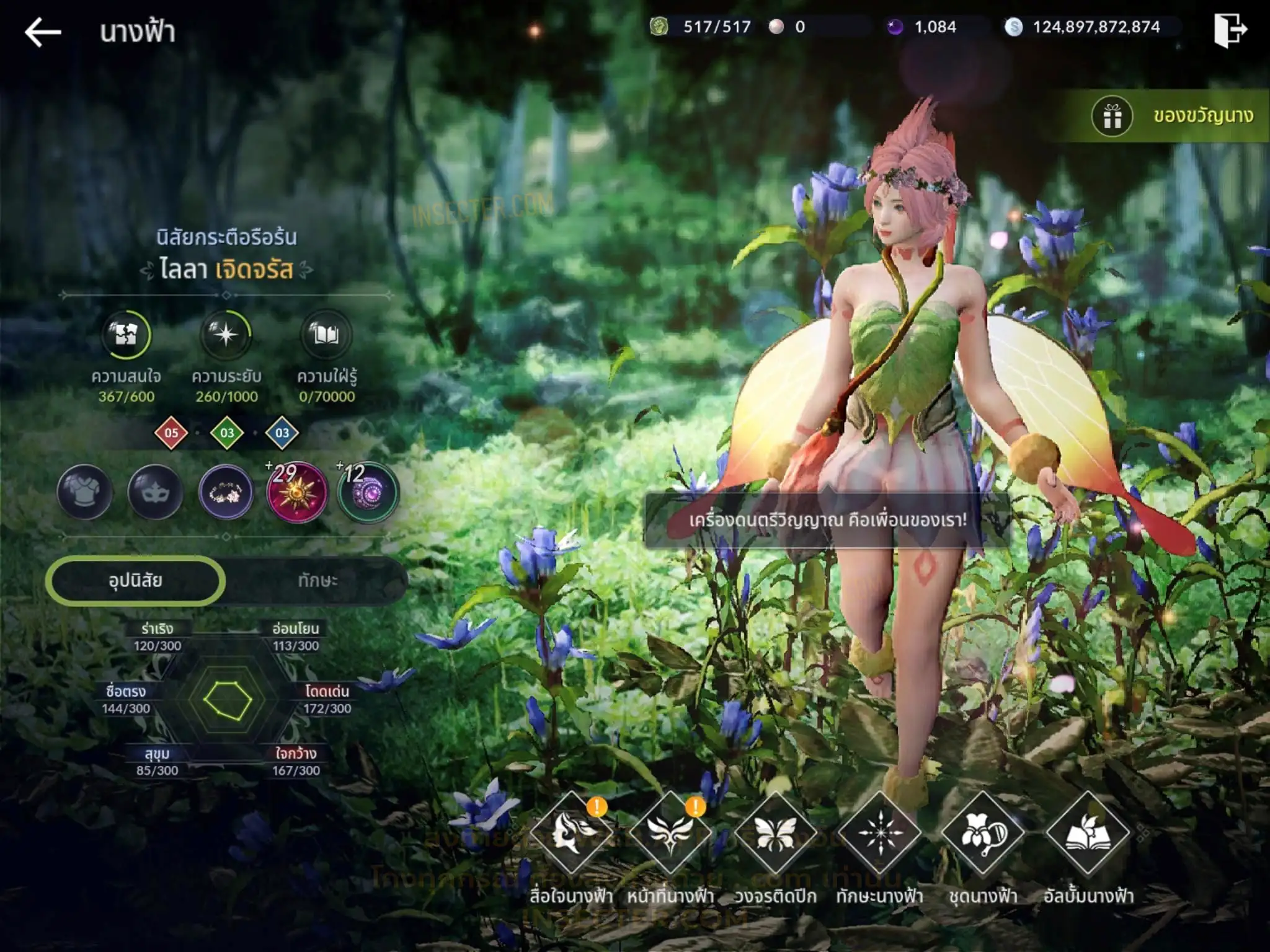The width and height of the screenshot is (1270, 952).
Task: Open อัลบั้มนางฟ้า album menu
Action: pyautogui.click(x=1088, y=834)
